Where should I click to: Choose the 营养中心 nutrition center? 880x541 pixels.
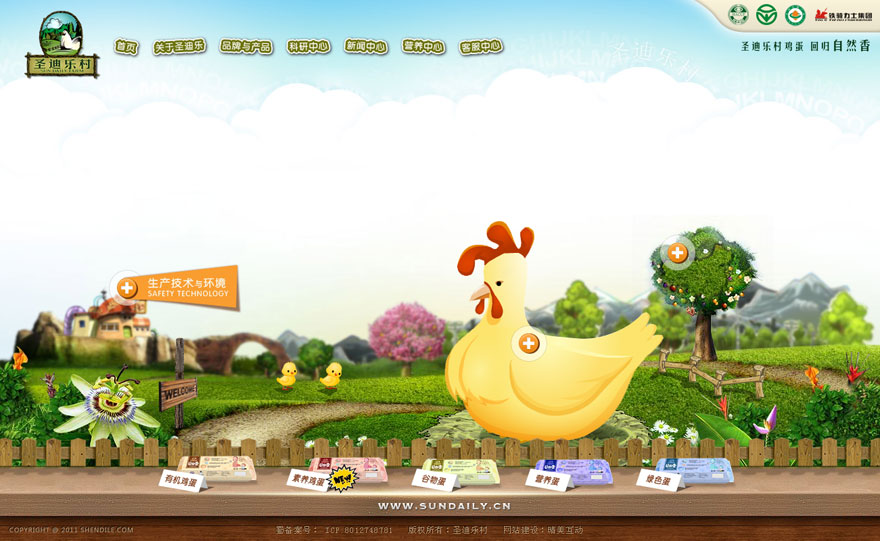click(423, 47)
